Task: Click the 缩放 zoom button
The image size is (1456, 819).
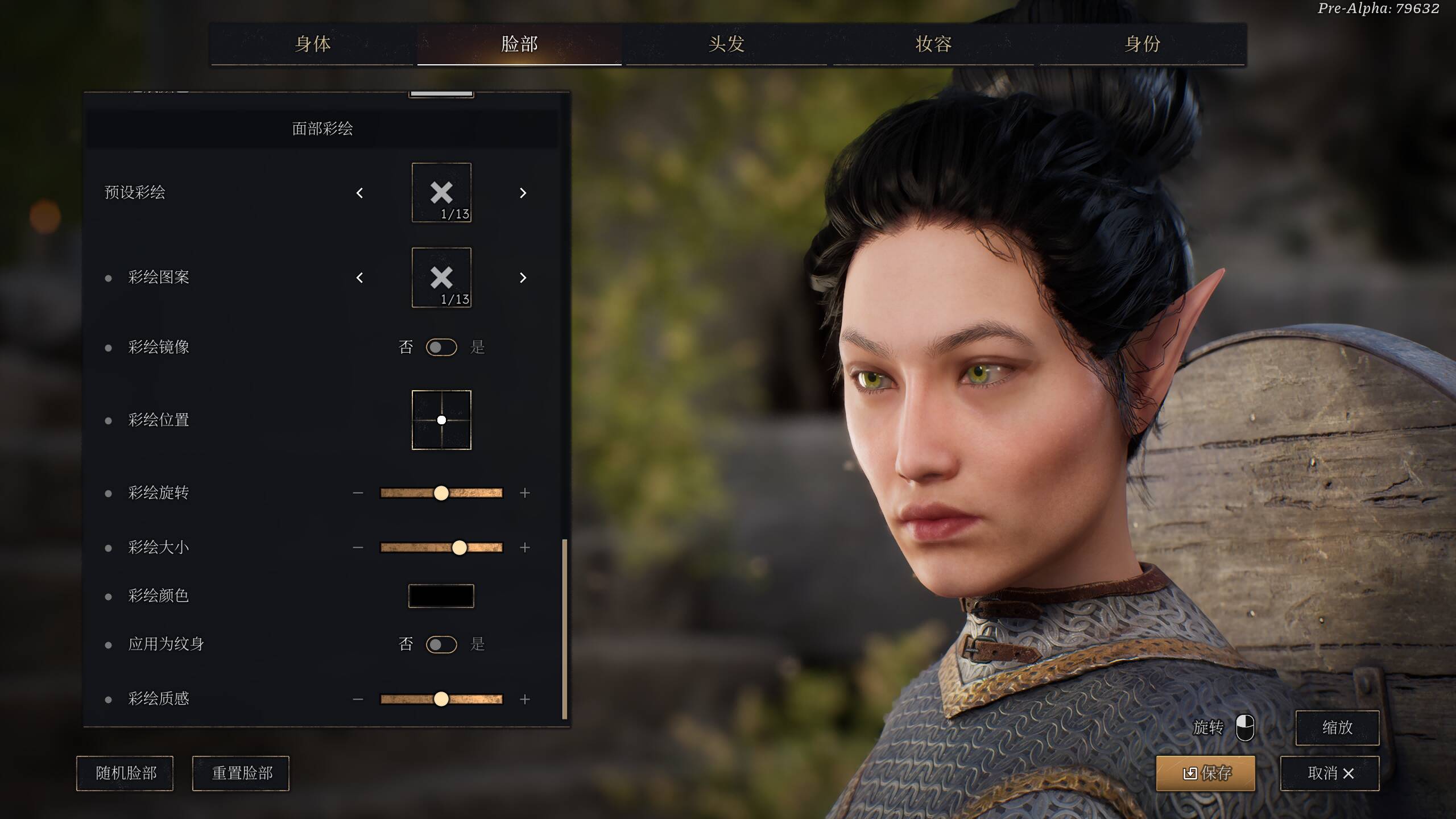Action: pyautogui.click(x=1337, y=727)
